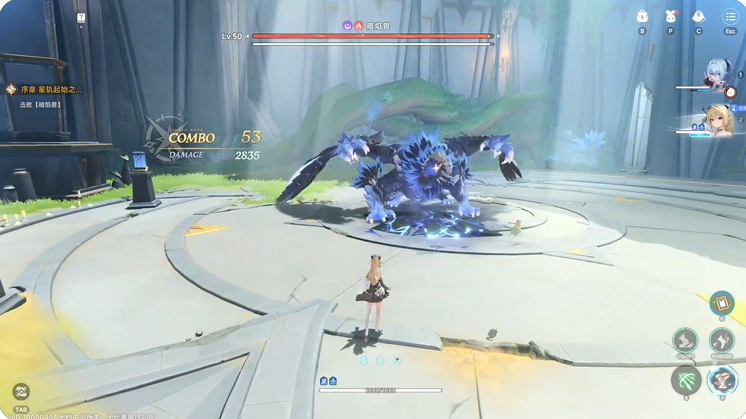Use the card item skill icon

[x=720, y=304]
